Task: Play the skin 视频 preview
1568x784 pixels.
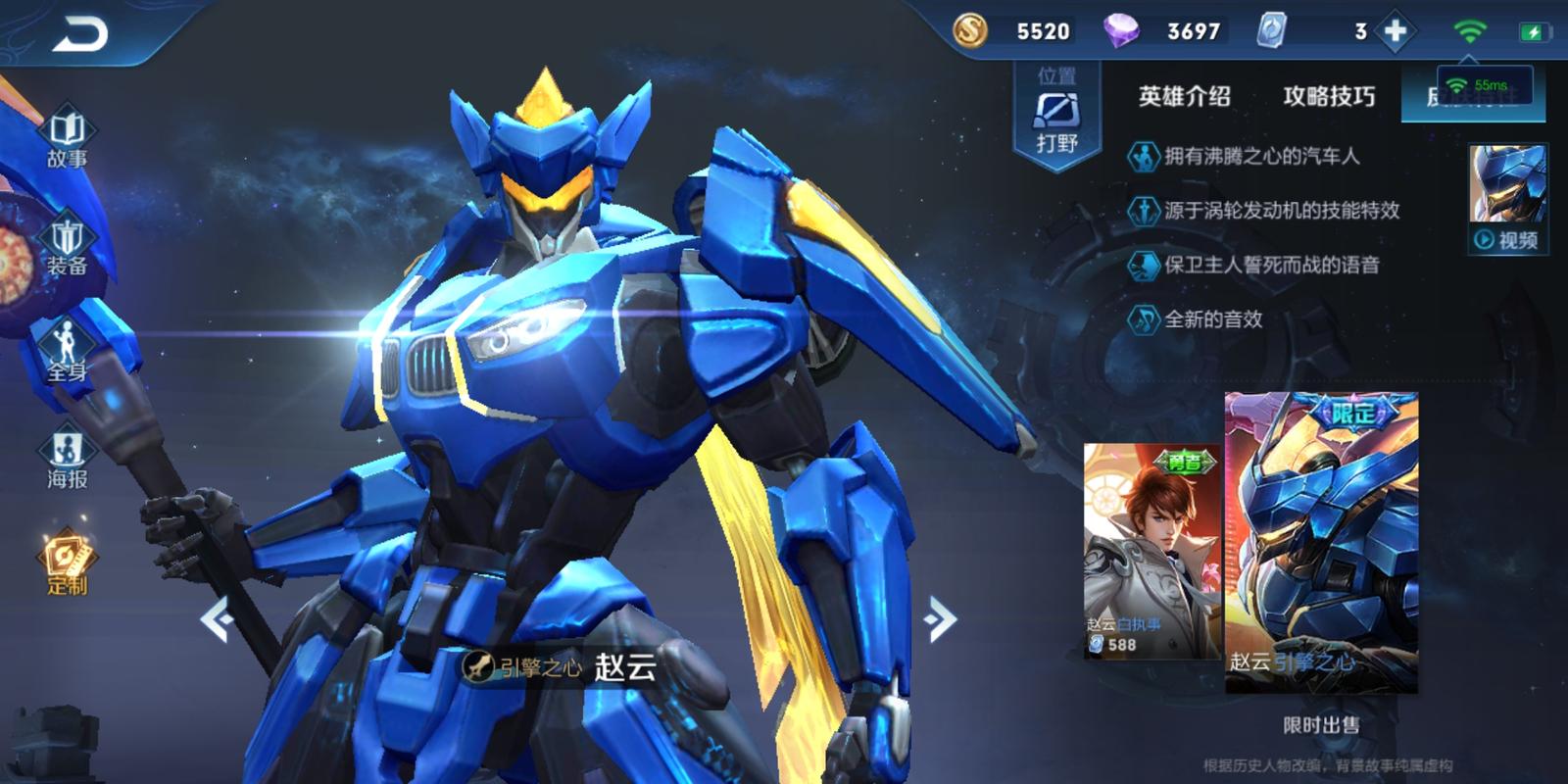Action: pos(1508,239)
